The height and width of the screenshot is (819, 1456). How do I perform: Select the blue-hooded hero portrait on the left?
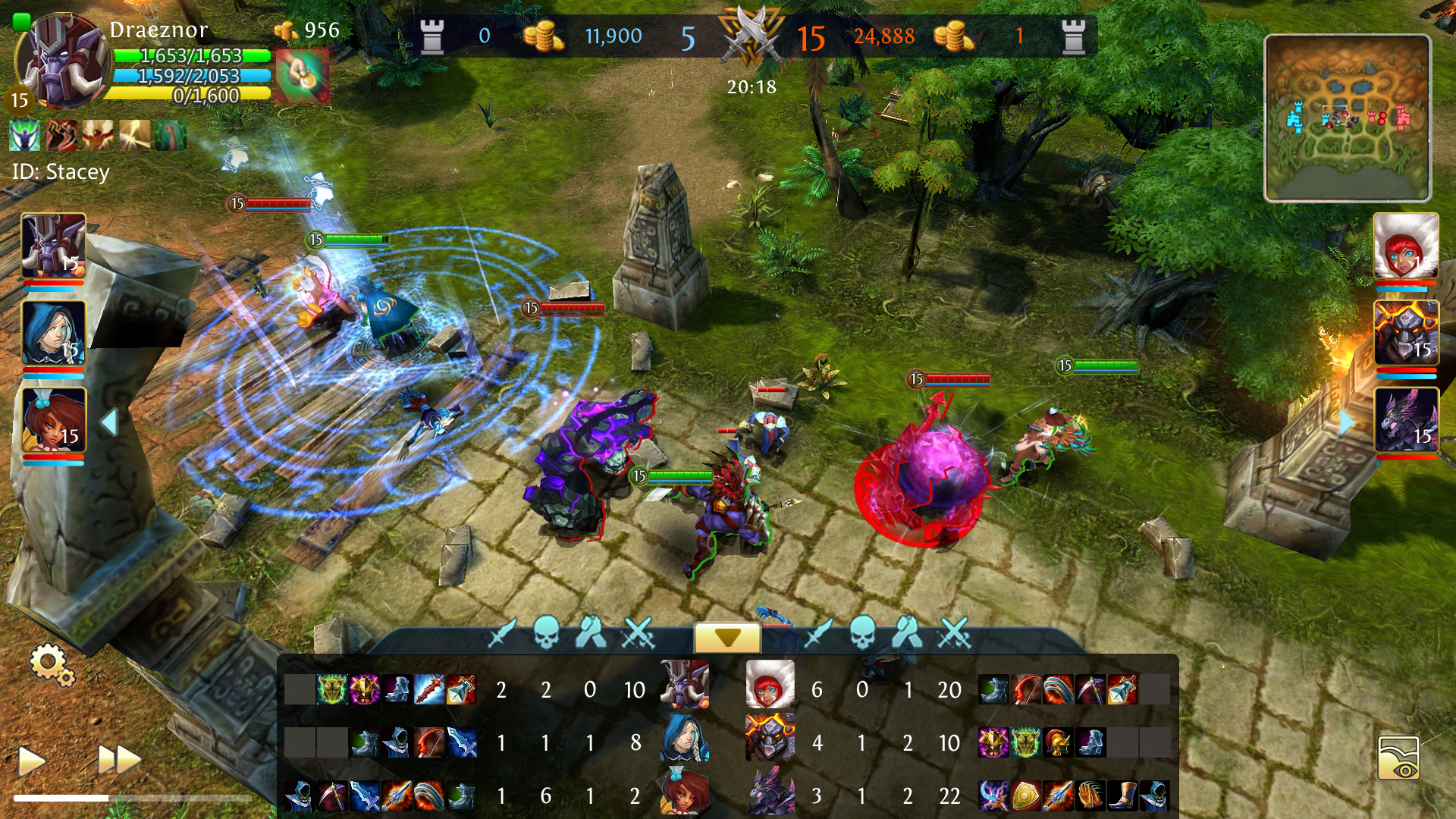[53, 333]
